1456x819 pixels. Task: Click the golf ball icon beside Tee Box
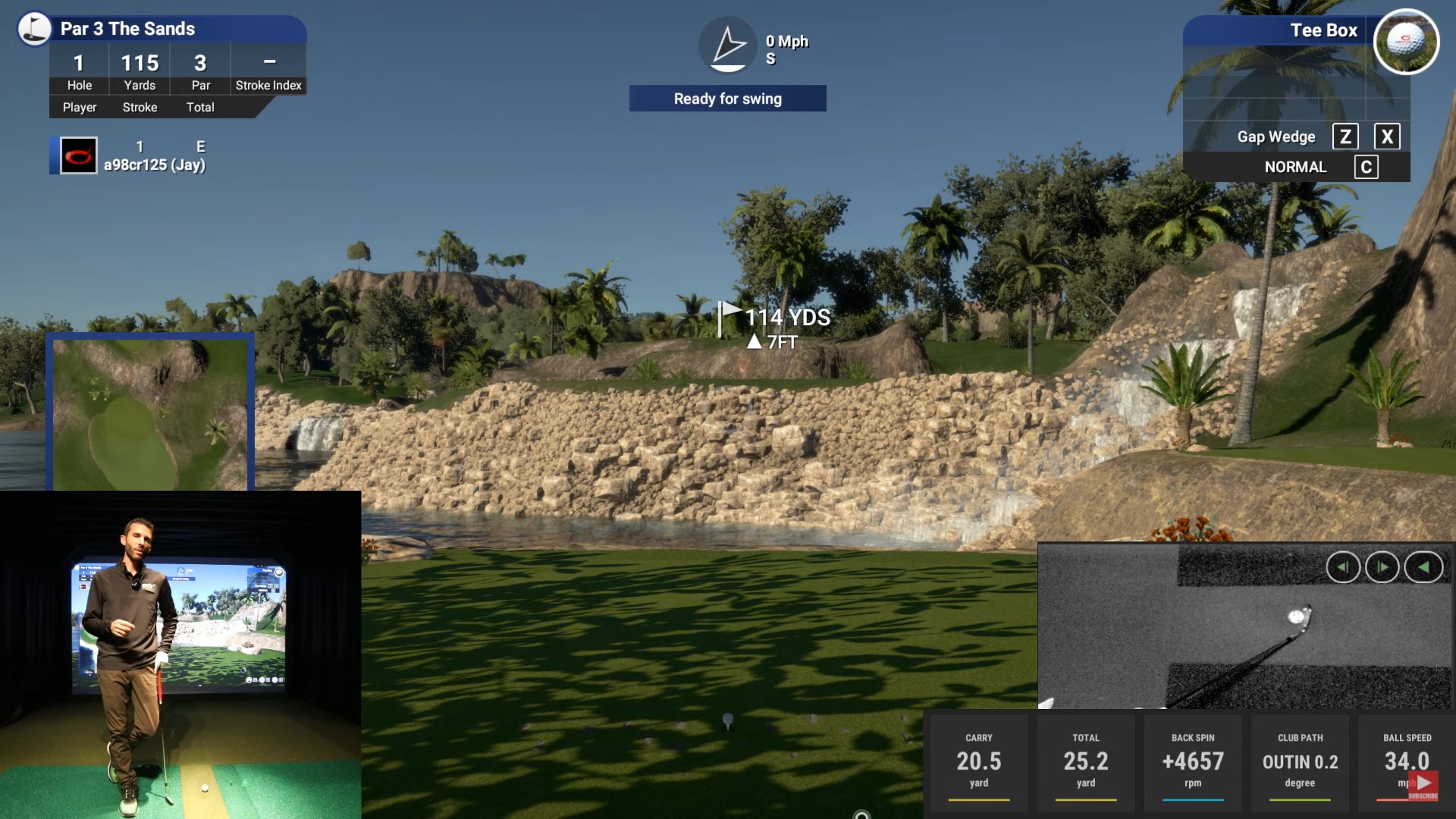coord(1406,42)
